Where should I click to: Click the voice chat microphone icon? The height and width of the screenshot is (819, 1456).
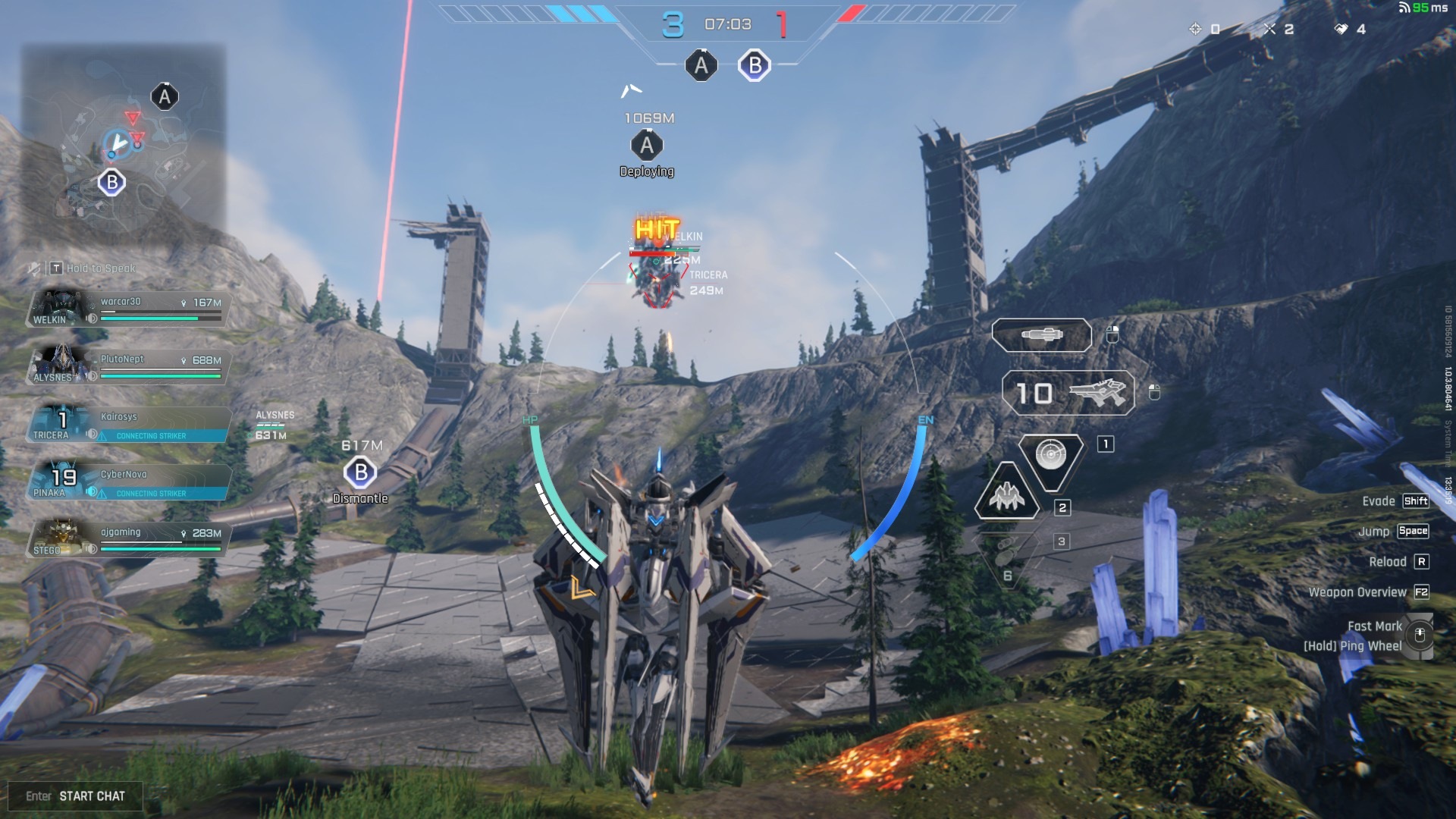[x=34, y=268]
